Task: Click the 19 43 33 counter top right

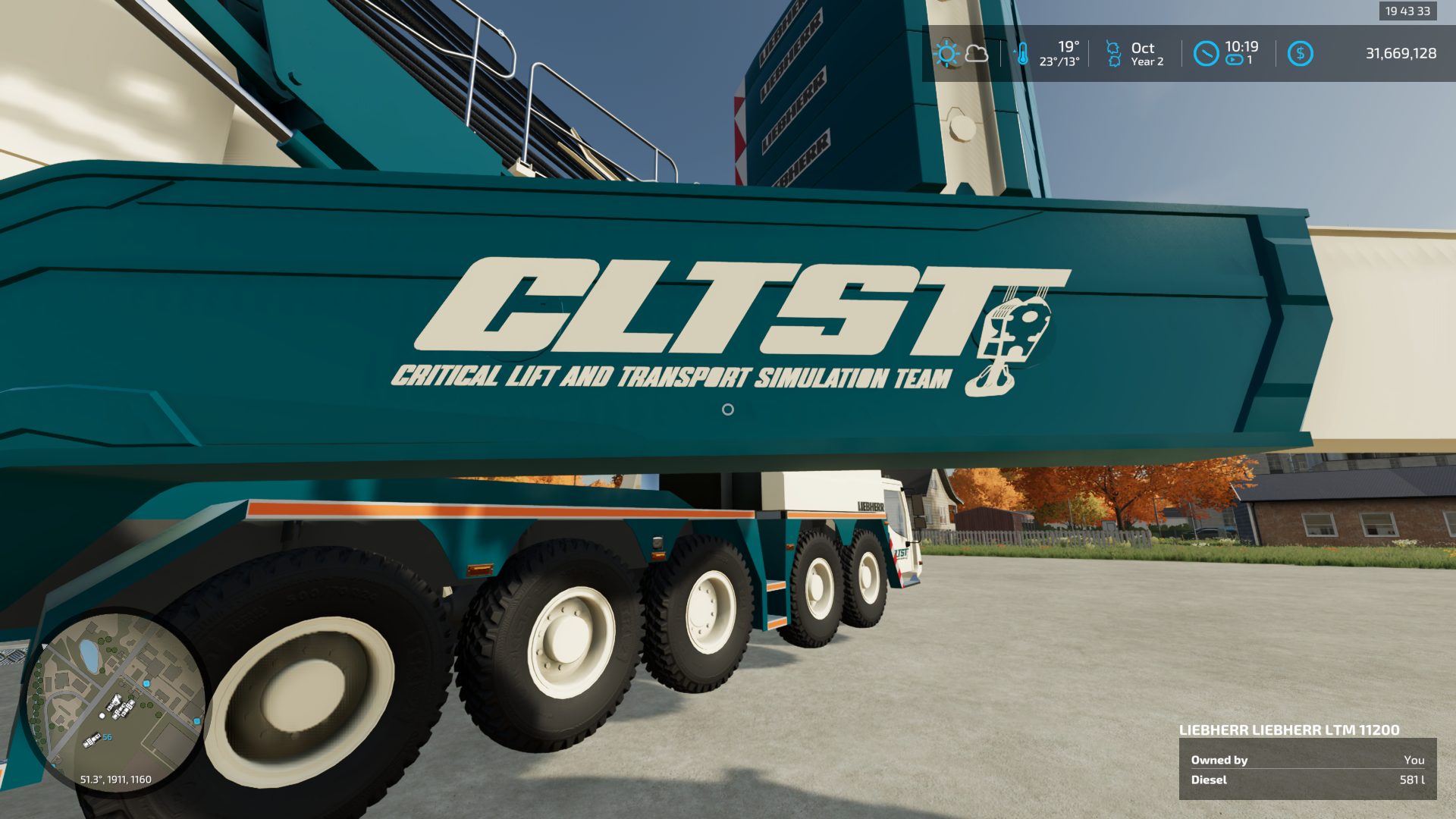Action: point(1407,11)
